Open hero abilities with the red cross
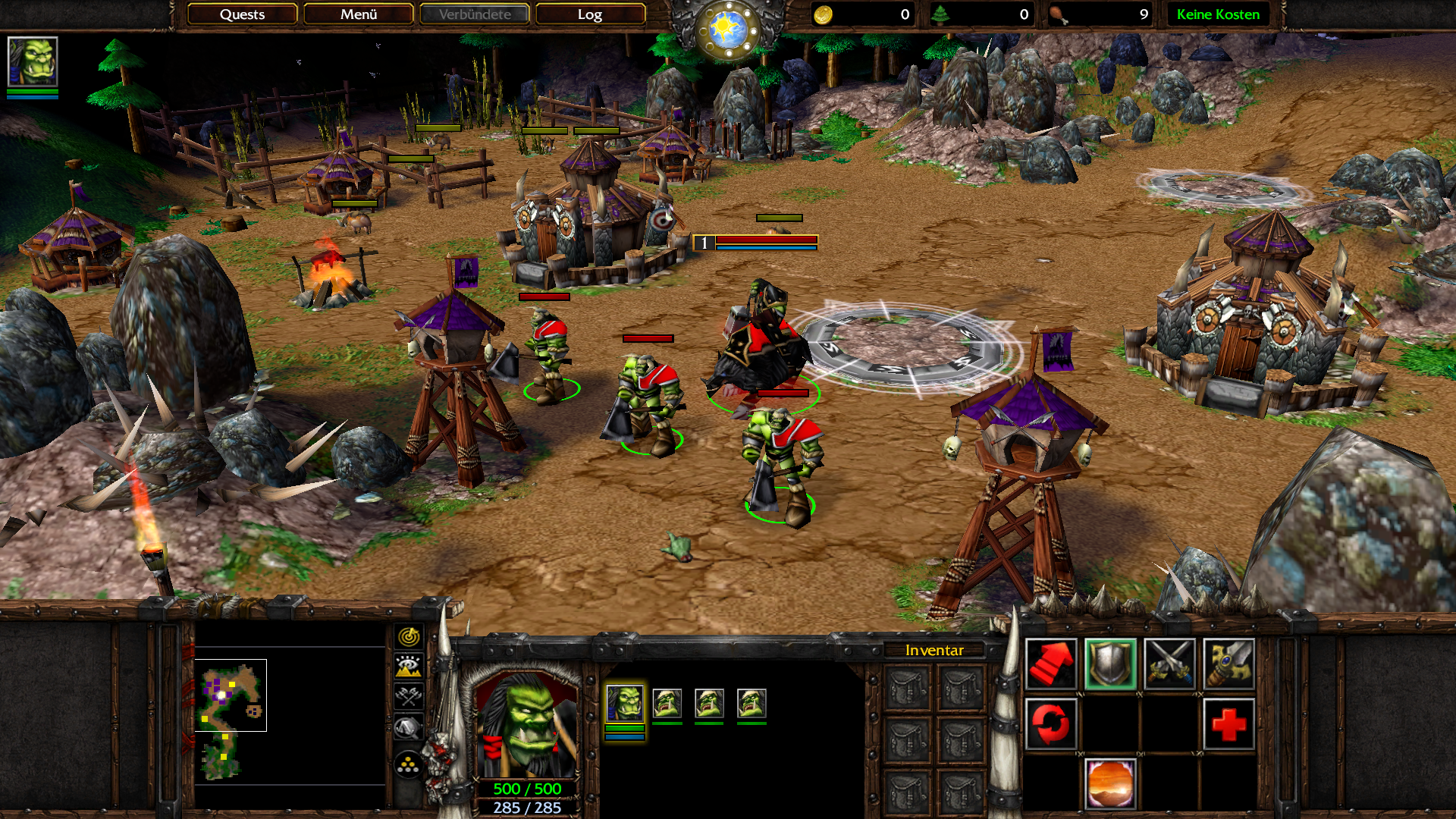This screenshot has height=819, width=1456. (x=1228, y=723)
